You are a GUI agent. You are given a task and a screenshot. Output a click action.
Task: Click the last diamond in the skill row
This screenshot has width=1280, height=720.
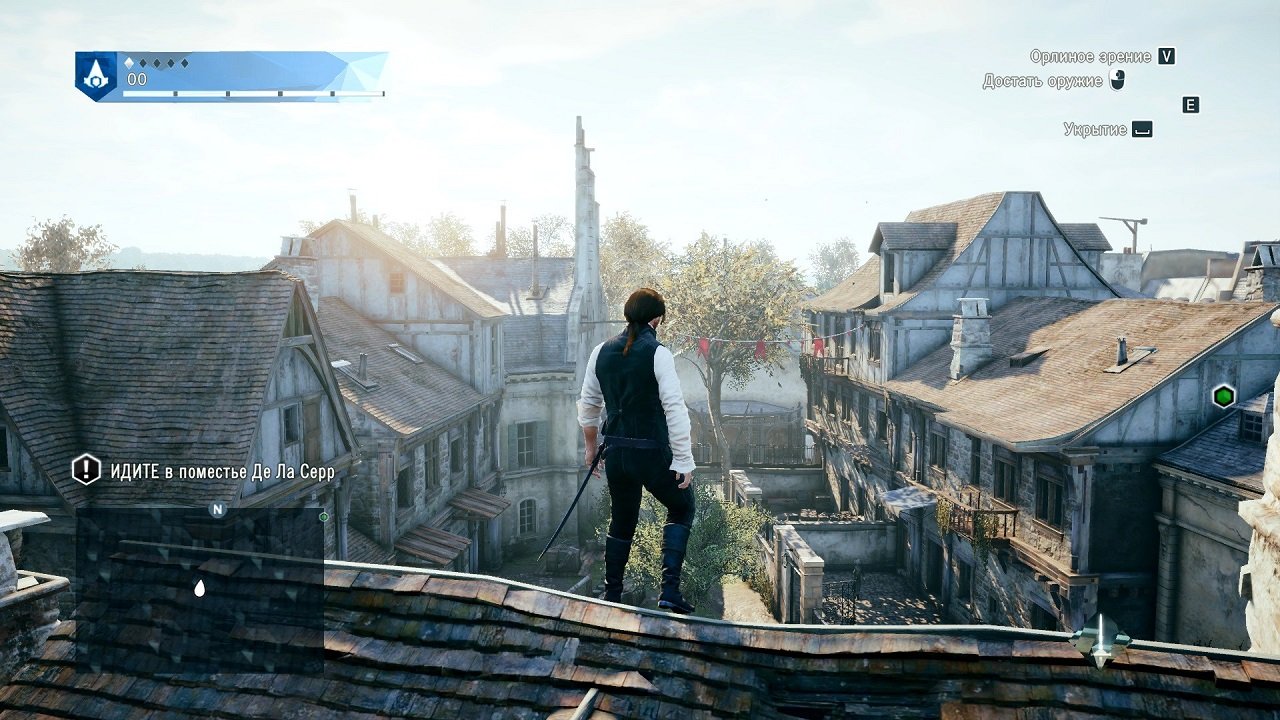tap(184, 63)
